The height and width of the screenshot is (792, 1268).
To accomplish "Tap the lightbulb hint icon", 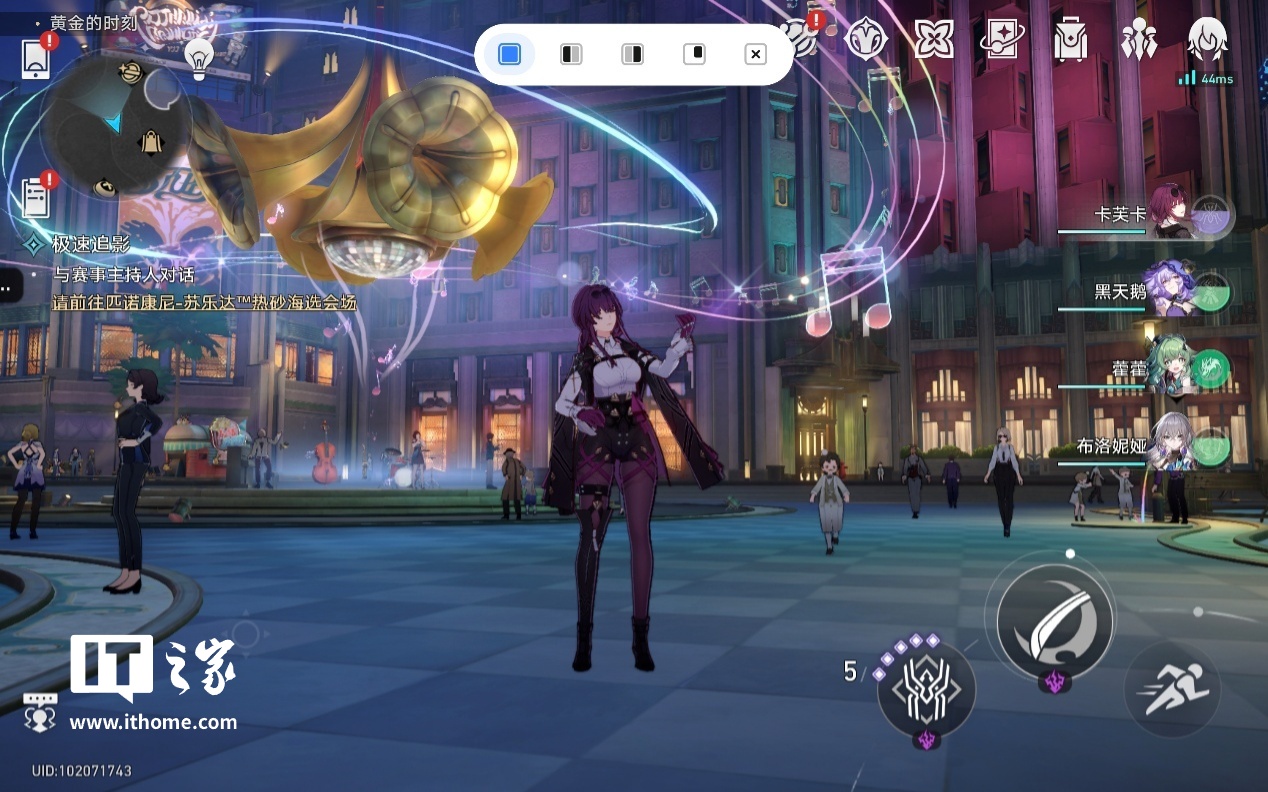I will pyautogui.click(x=199, y=59).
